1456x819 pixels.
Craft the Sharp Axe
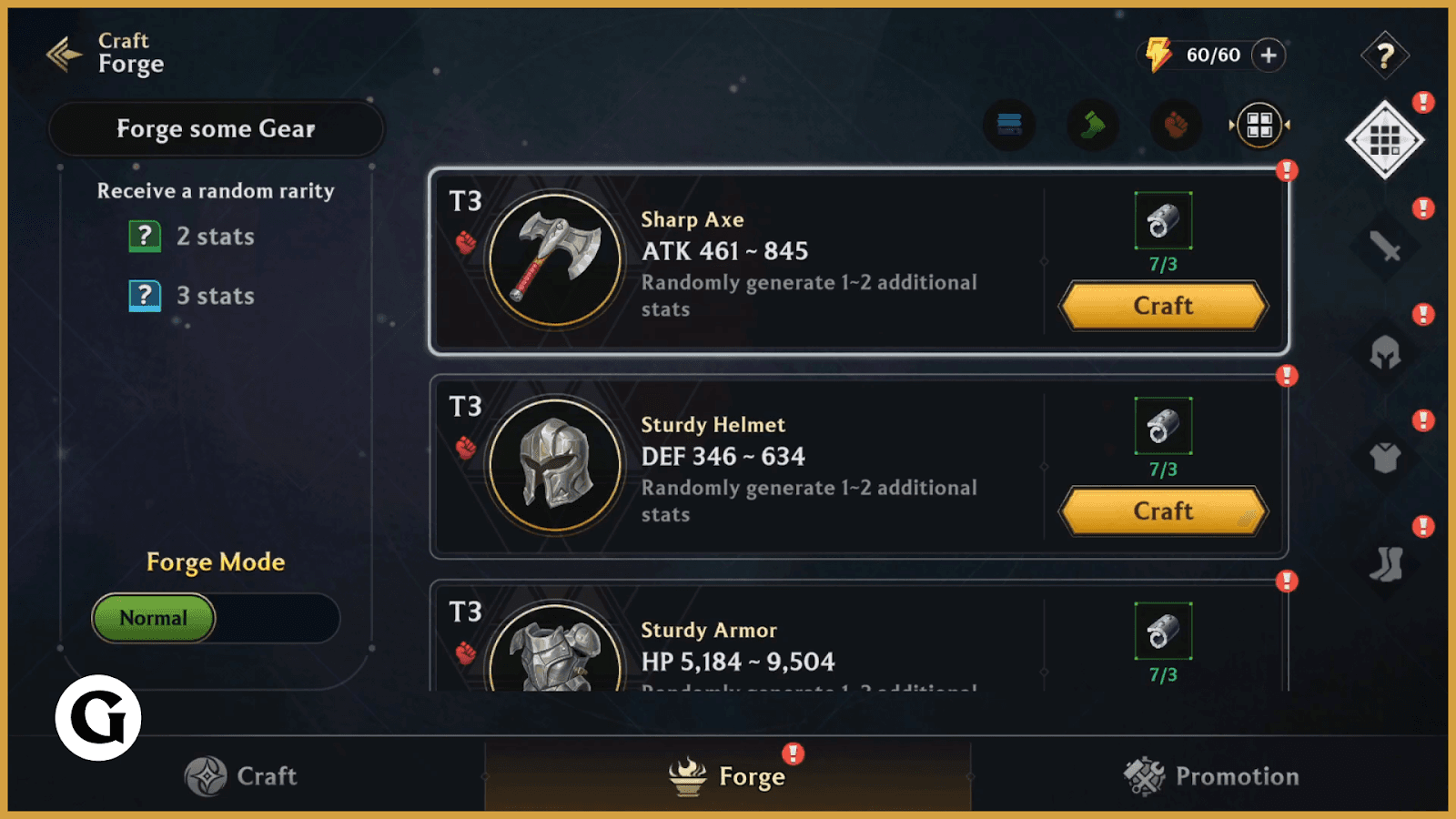(1162, 306)
